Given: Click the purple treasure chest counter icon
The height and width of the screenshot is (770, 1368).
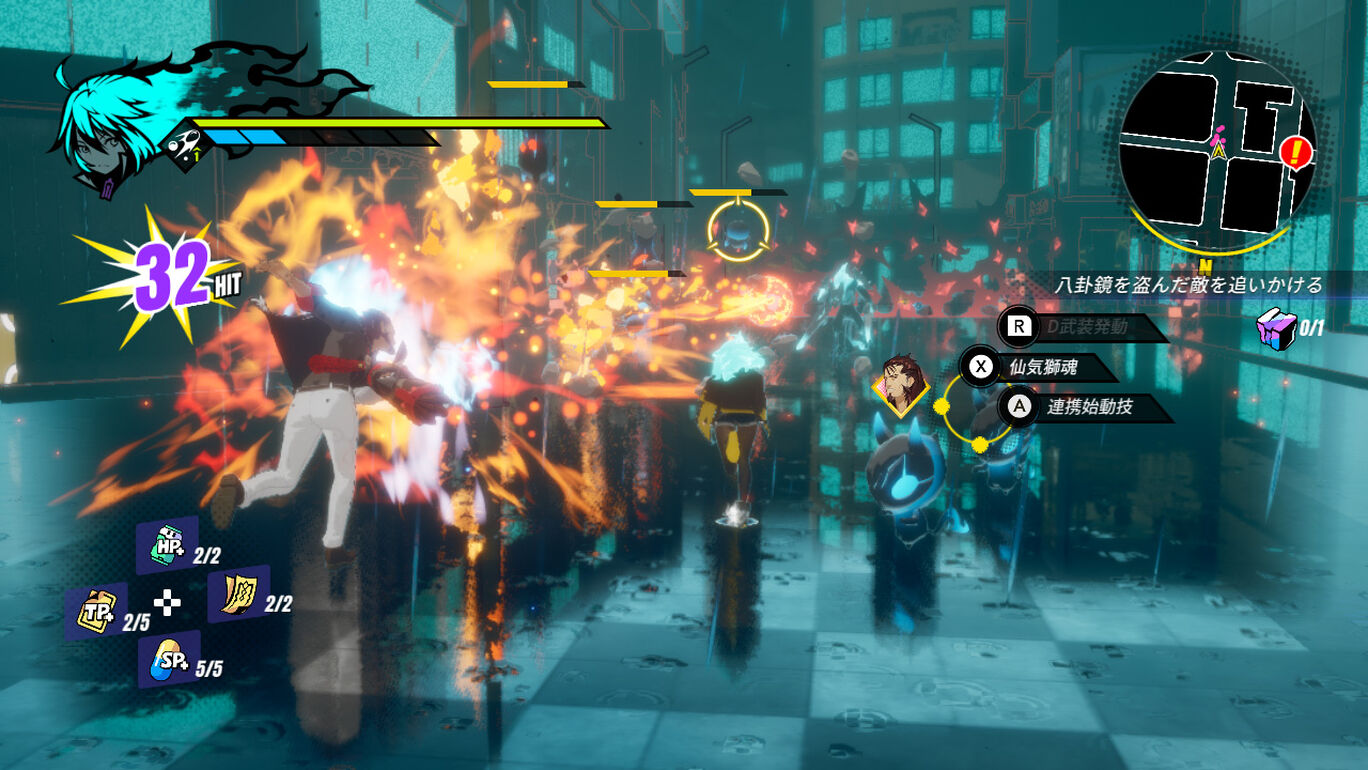Looking at the screenshot, I should 1277,326.
